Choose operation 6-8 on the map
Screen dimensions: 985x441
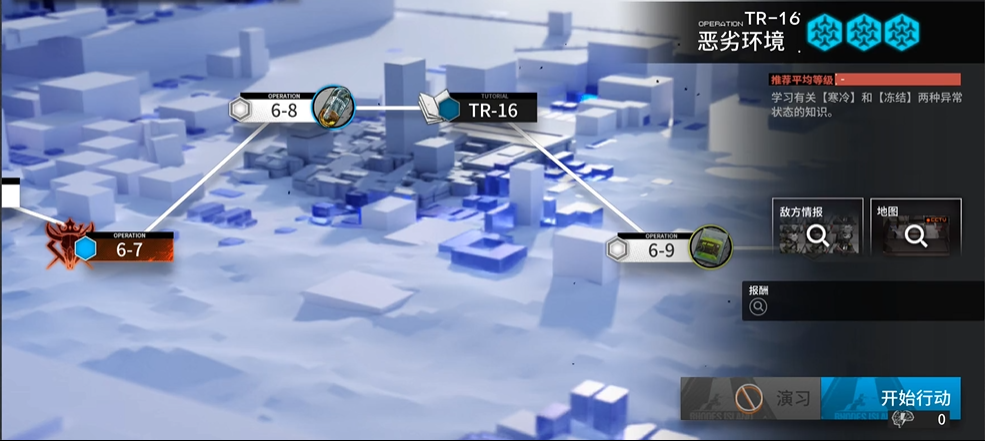tap(284, 109)
